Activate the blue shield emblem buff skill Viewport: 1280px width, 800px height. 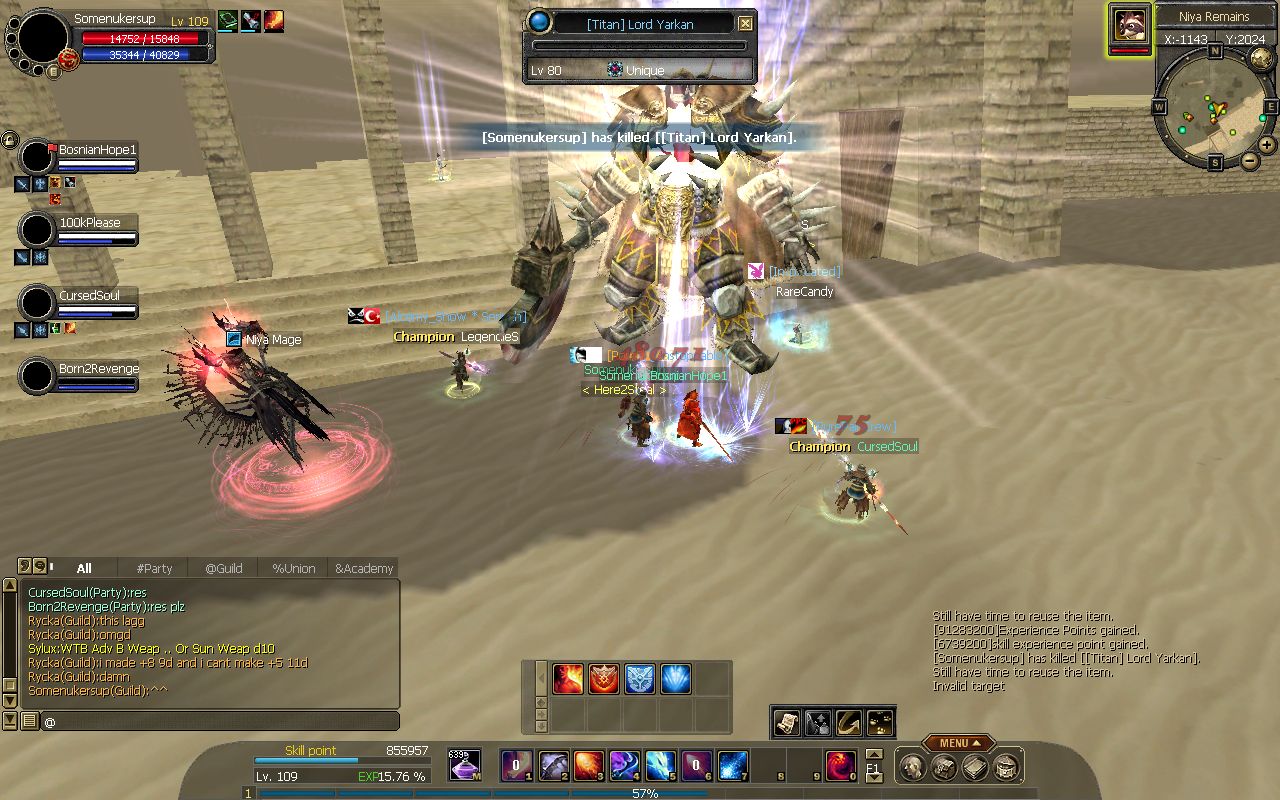coord(640,679)
